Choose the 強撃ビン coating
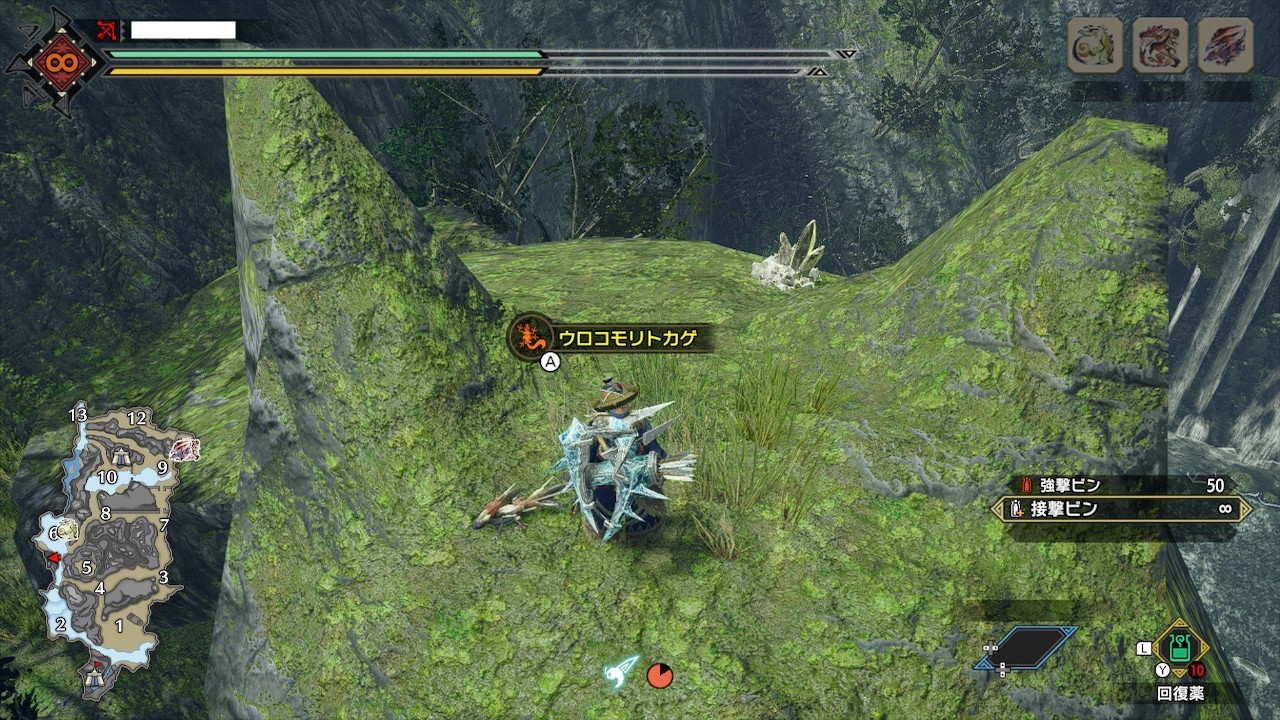 (1120, 485)
